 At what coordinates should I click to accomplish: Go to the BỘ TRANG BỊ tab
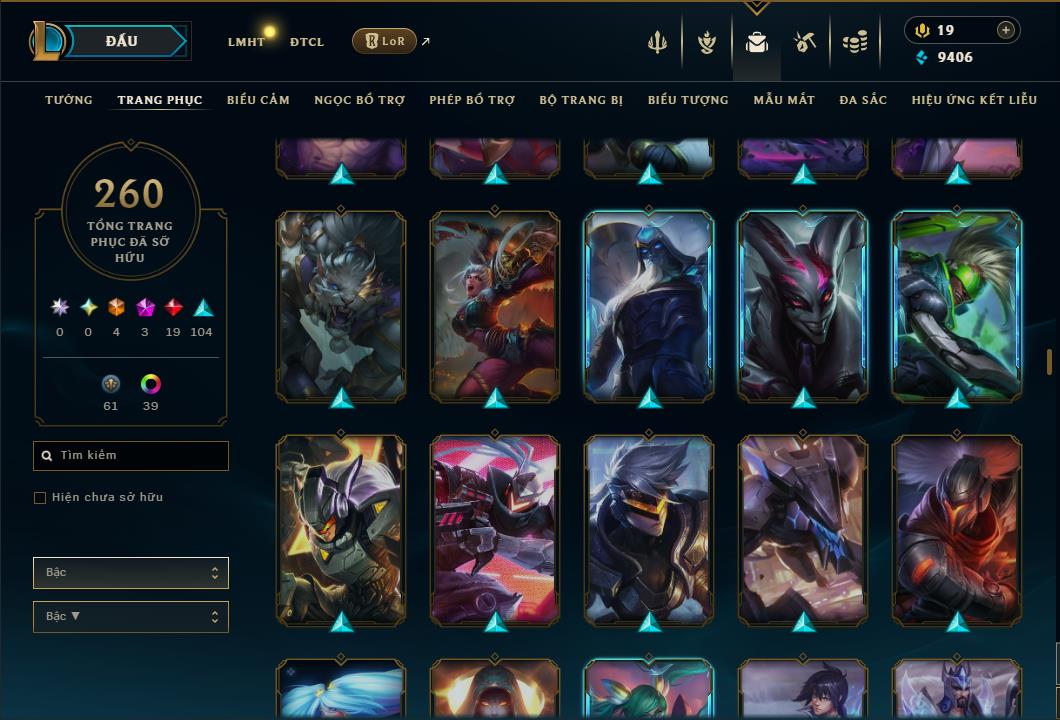pos(581,100)
